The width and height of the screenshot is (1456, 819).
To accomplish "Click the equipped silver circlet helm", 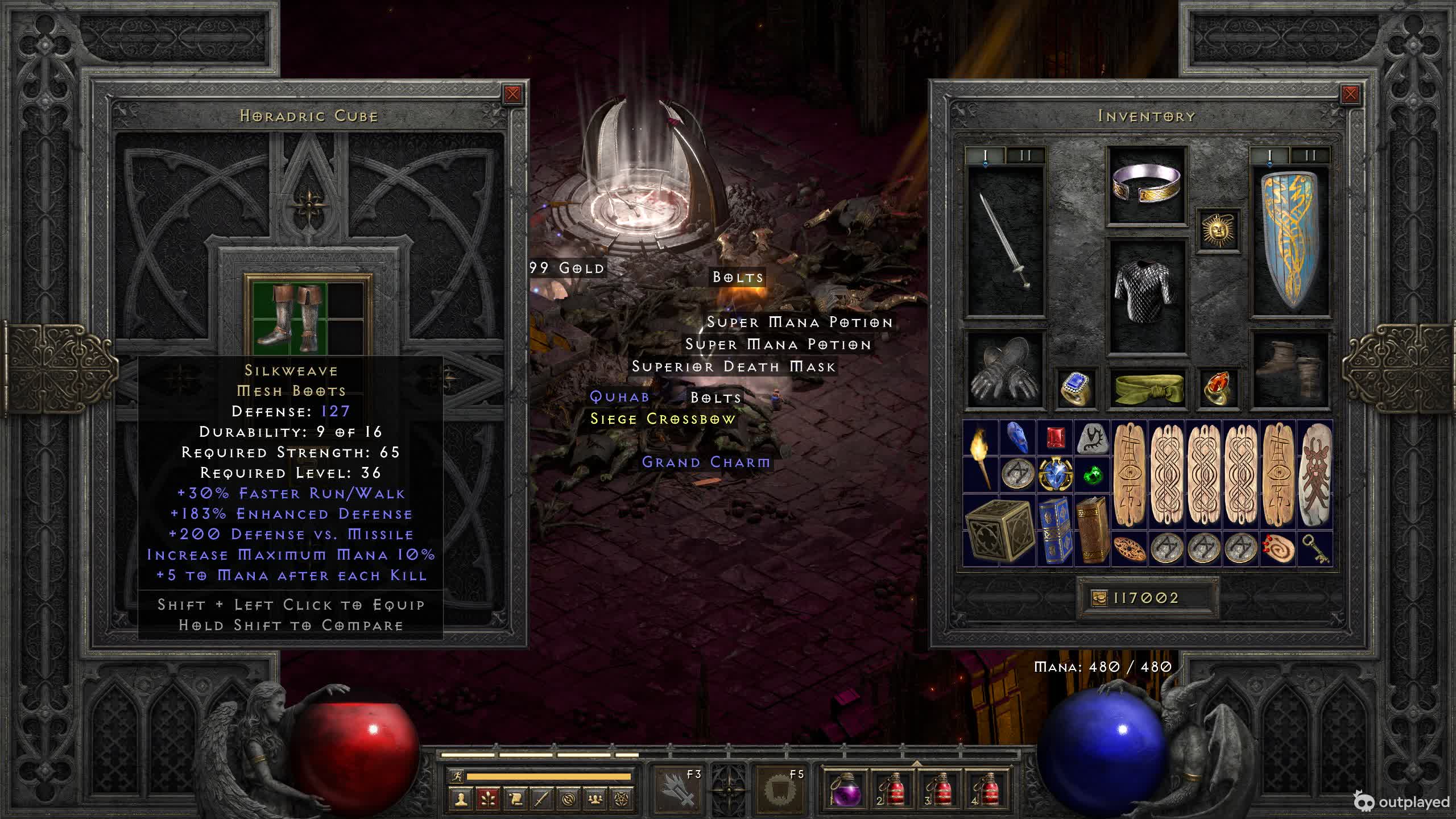I will click(1146, 185).
